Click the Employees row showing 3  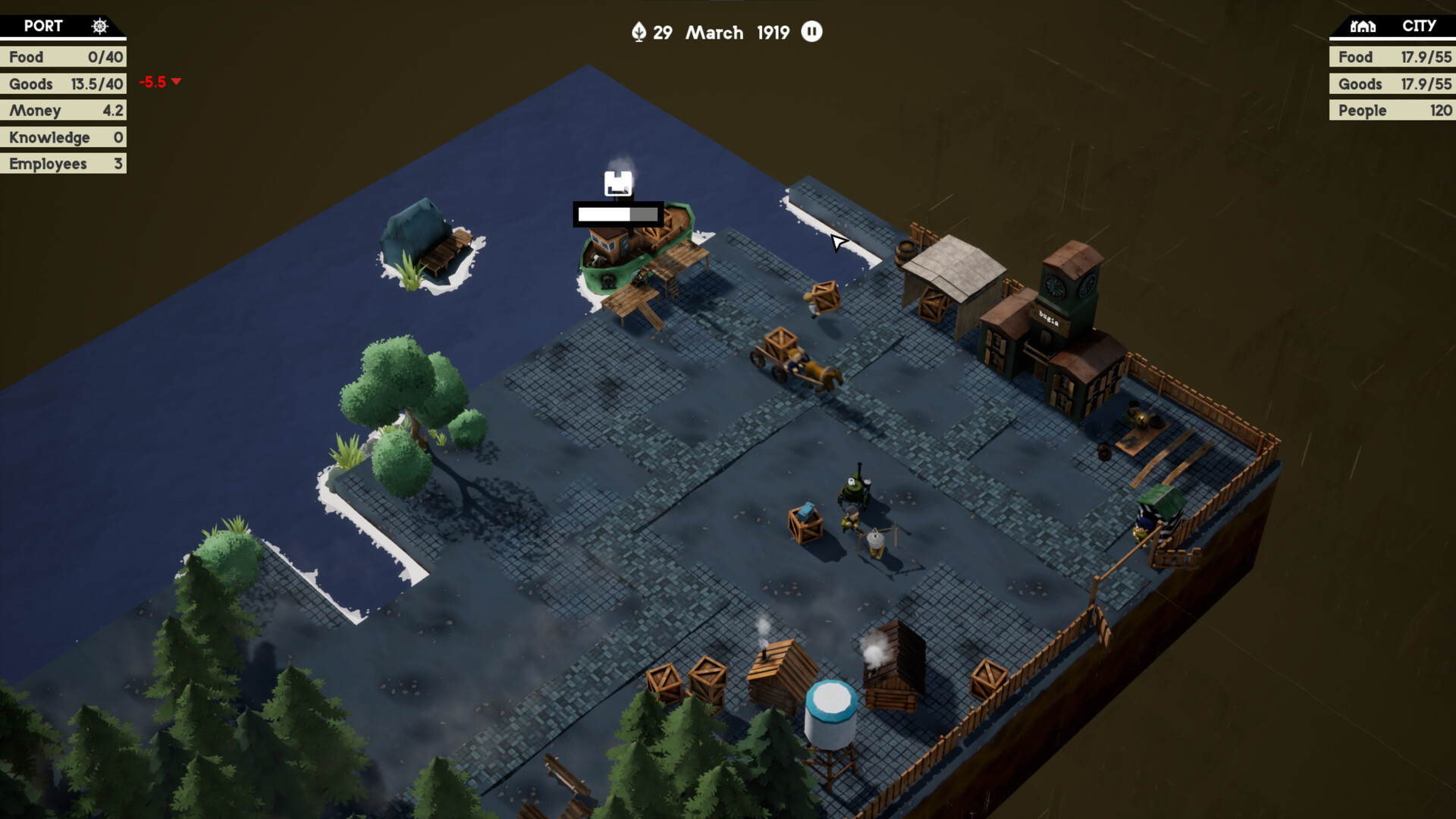(63, 163)
